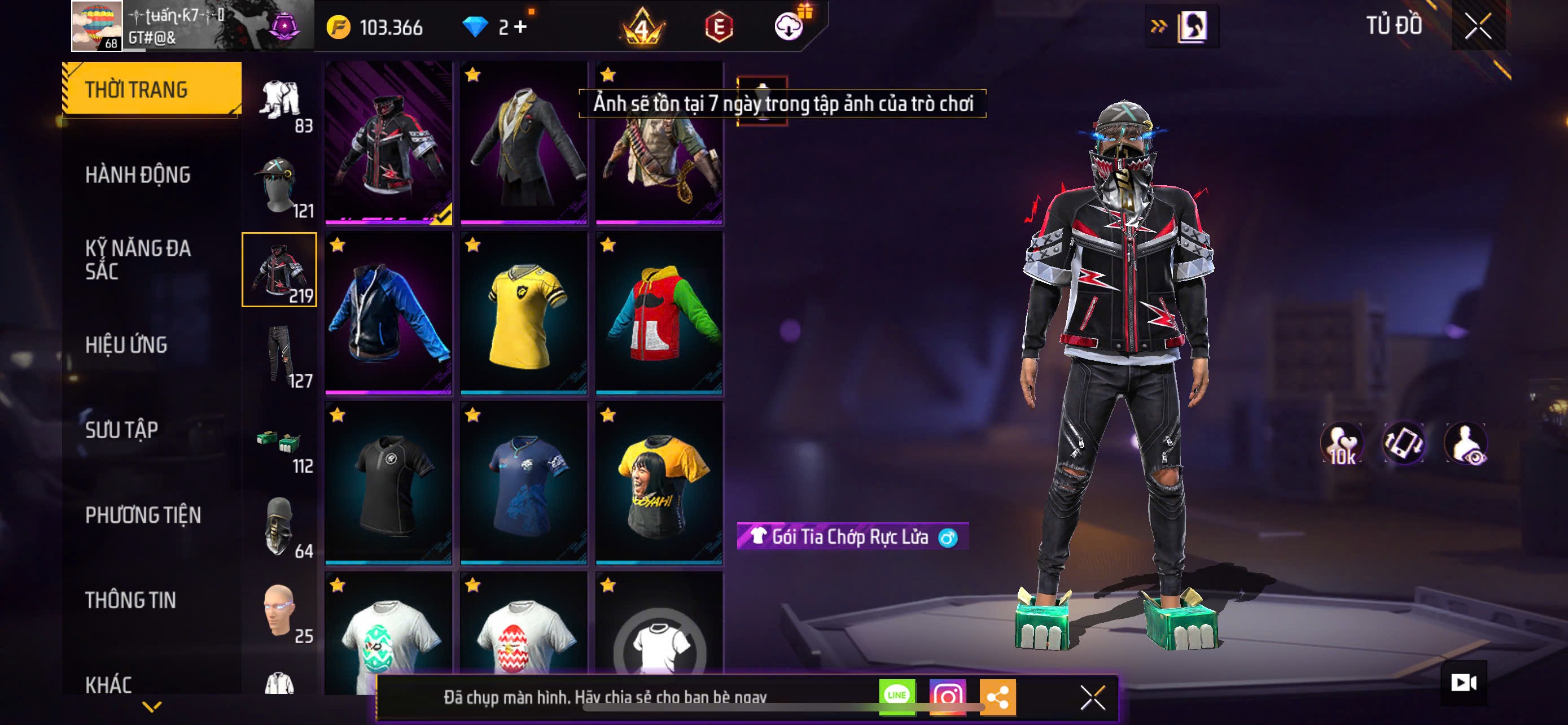Add diamonds with the plus button
This screenshot has height=725, width=1568.
[520, 27]
